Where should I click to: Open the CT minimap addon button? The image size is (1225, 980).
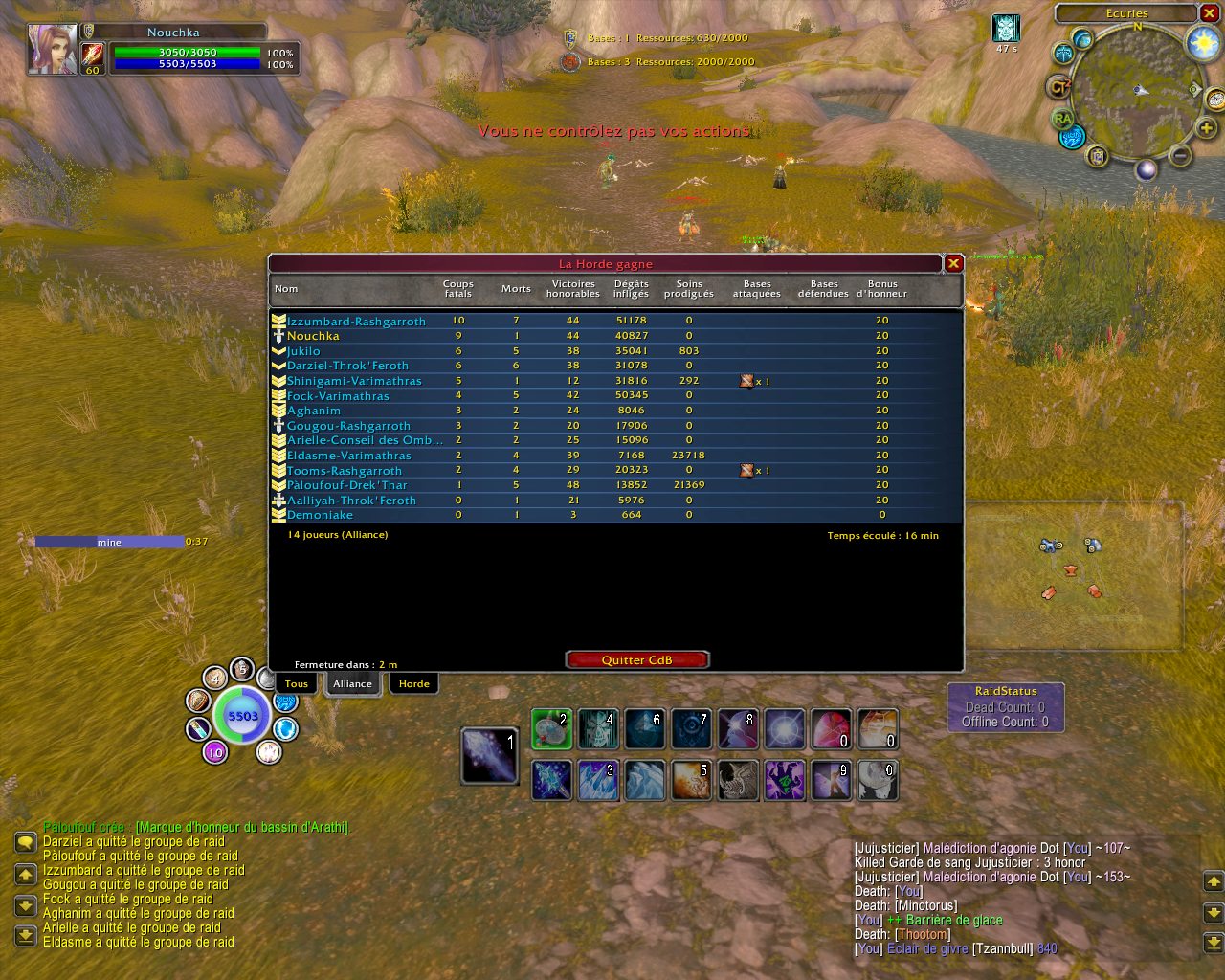(x=1058, y=87)
